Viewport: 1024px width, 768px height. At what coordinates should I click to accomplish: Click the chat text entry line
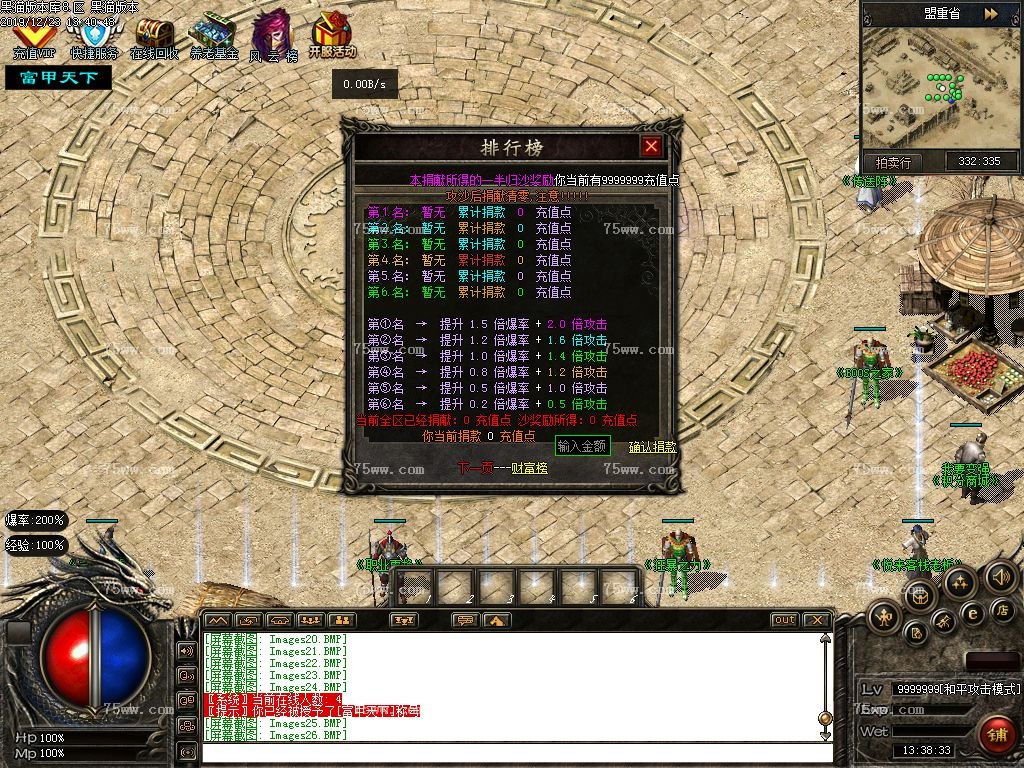(510, 753)
